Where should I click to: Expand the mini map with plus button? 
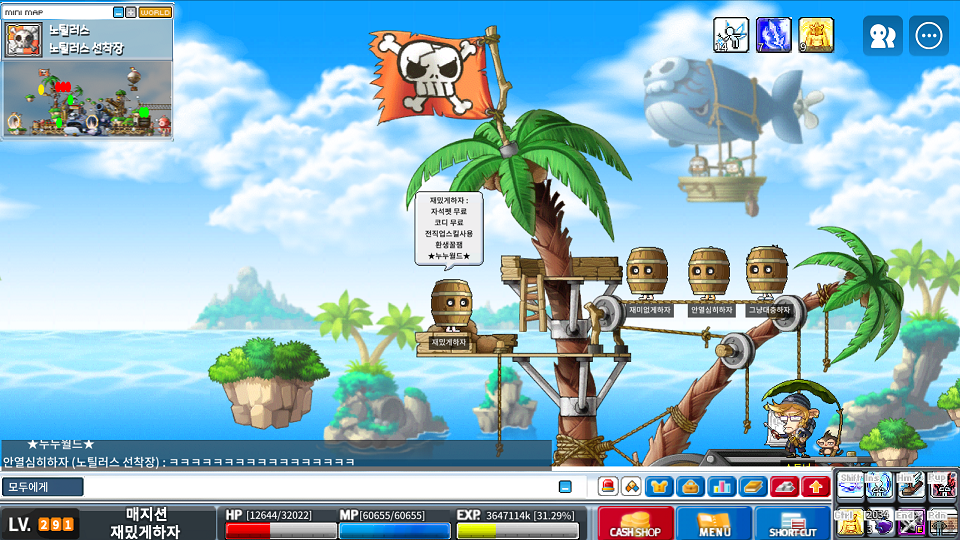[x=131, y=12]
